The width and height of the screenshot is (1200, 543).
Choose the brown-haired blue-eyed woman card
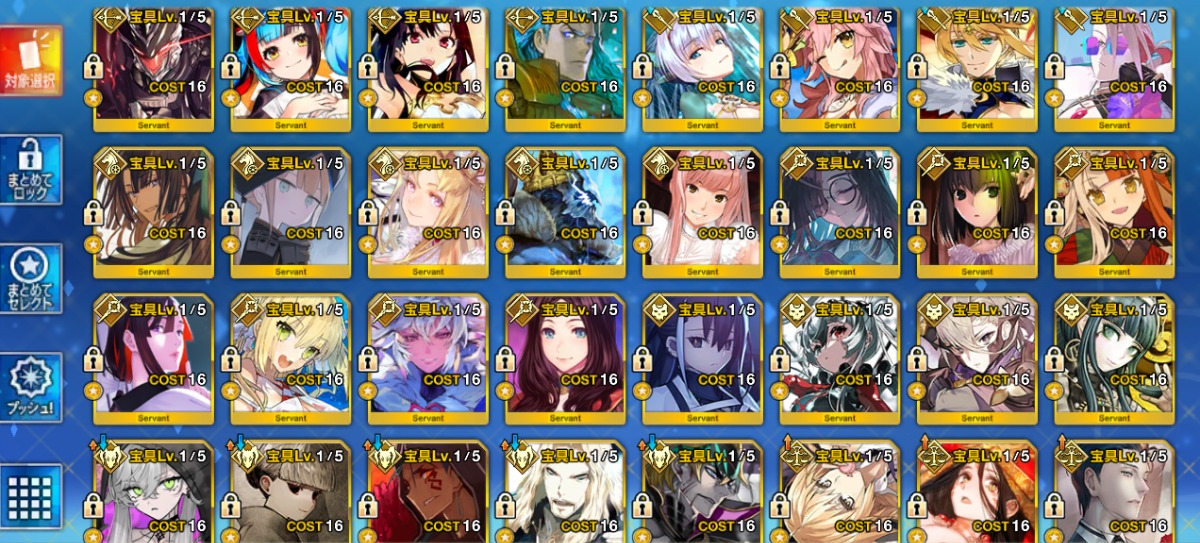click(x=565, y=358)
